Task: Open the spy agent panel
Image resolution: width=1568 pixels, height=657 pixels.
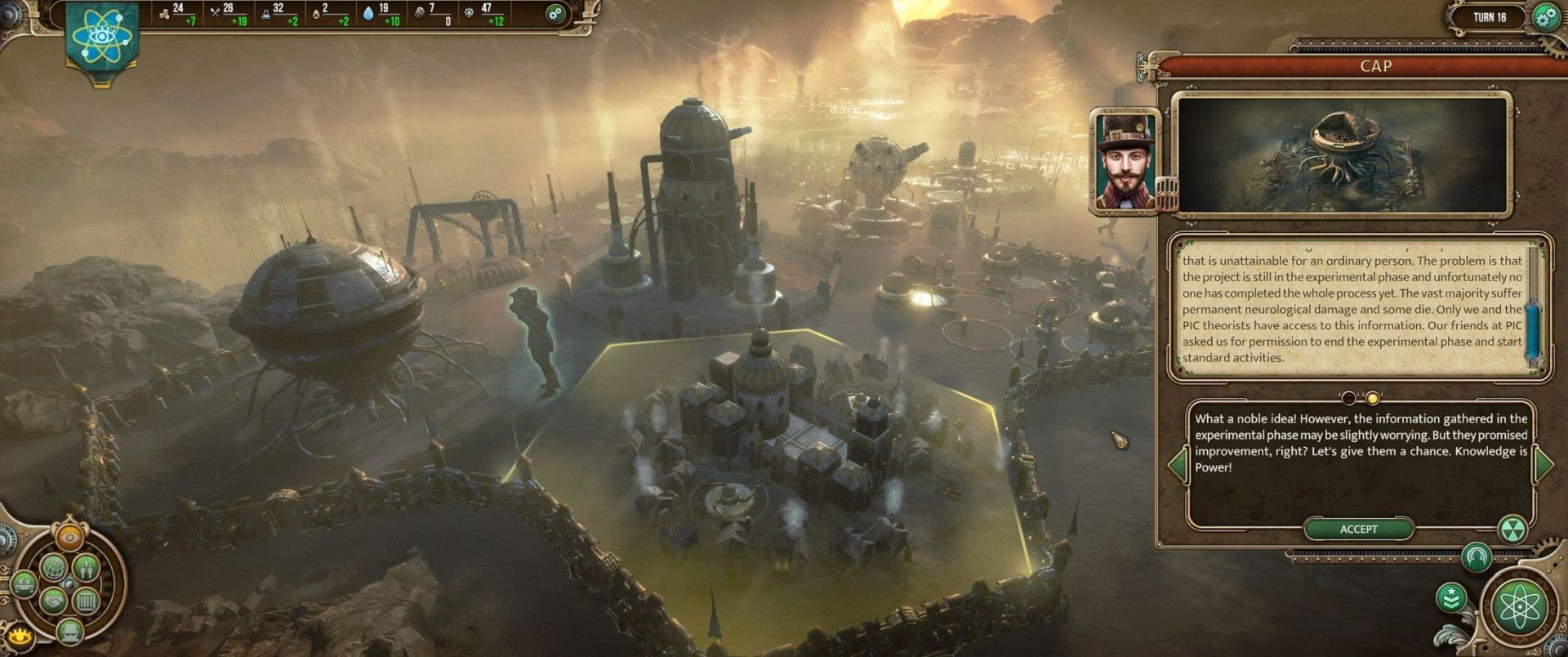Action: click(x=69, y=630)
